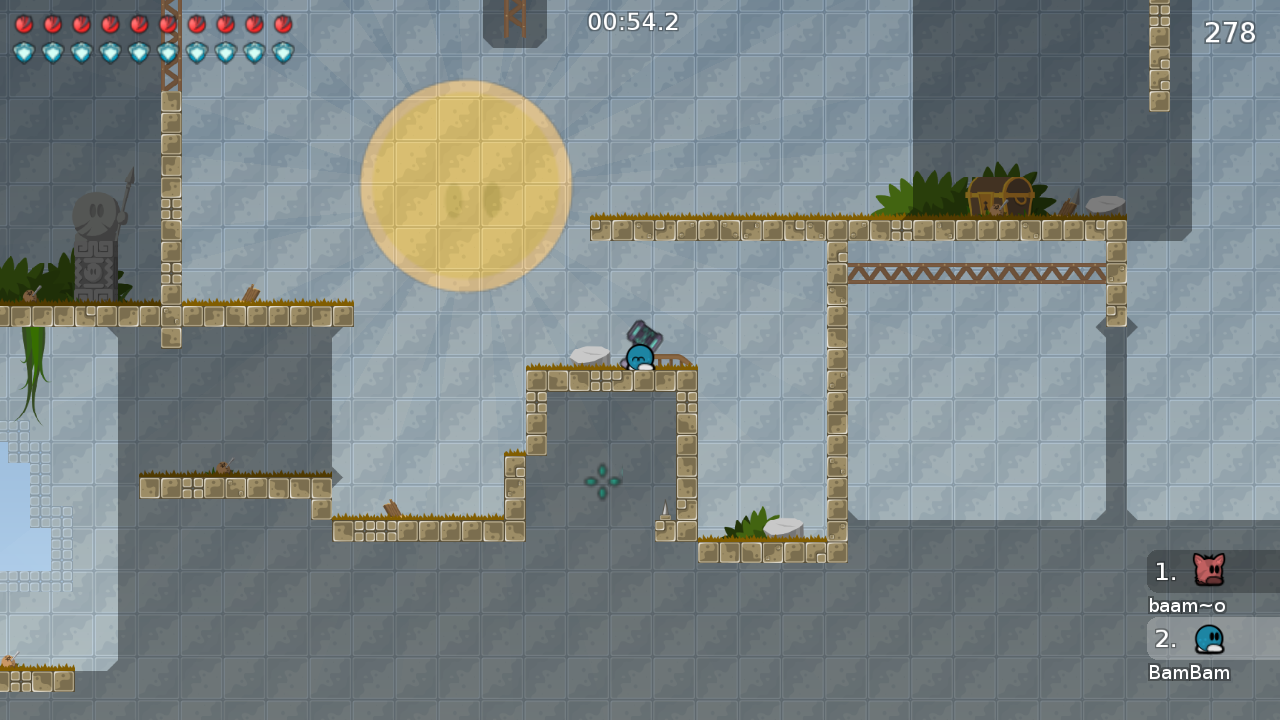Click the last heart in the health row
The image size is (1280, 720).
click(284, 25)
